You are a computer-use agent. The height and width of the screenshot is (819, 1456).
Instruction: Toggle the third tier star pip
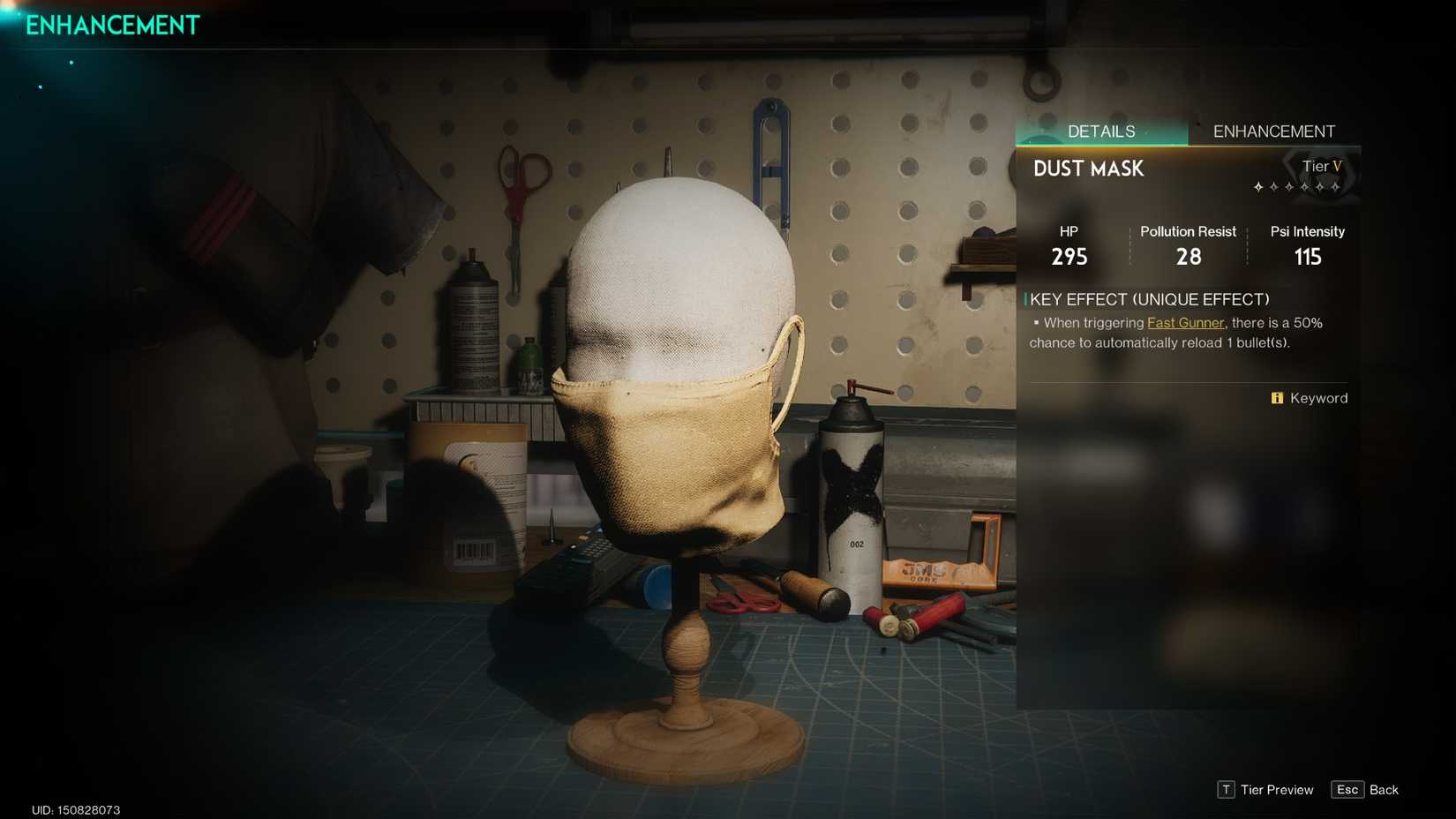coord(1289,187)
